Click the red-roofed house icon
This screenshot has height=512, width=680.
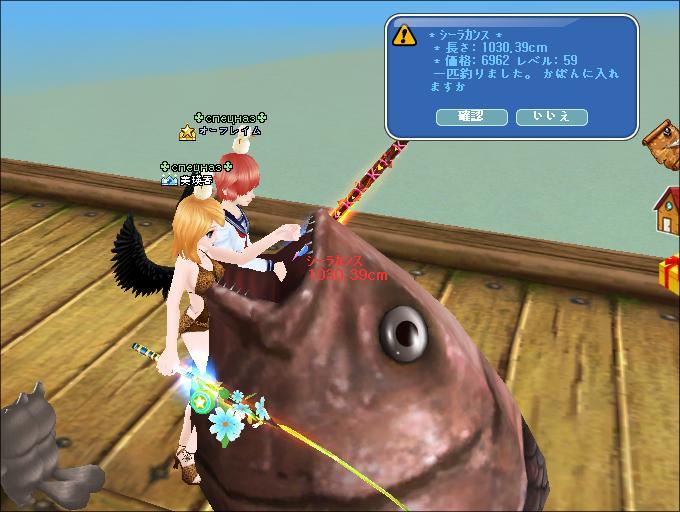(x=666, y=209)
